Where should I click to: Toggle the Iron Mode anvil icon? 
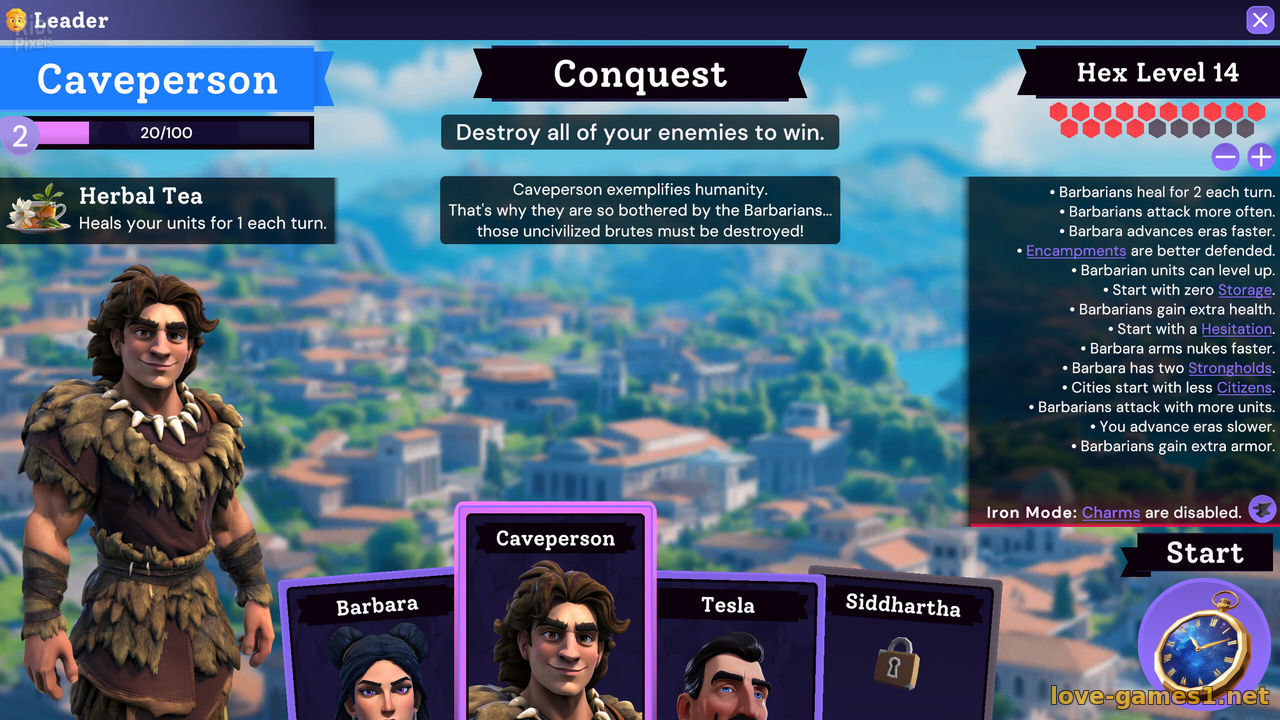1262,510
